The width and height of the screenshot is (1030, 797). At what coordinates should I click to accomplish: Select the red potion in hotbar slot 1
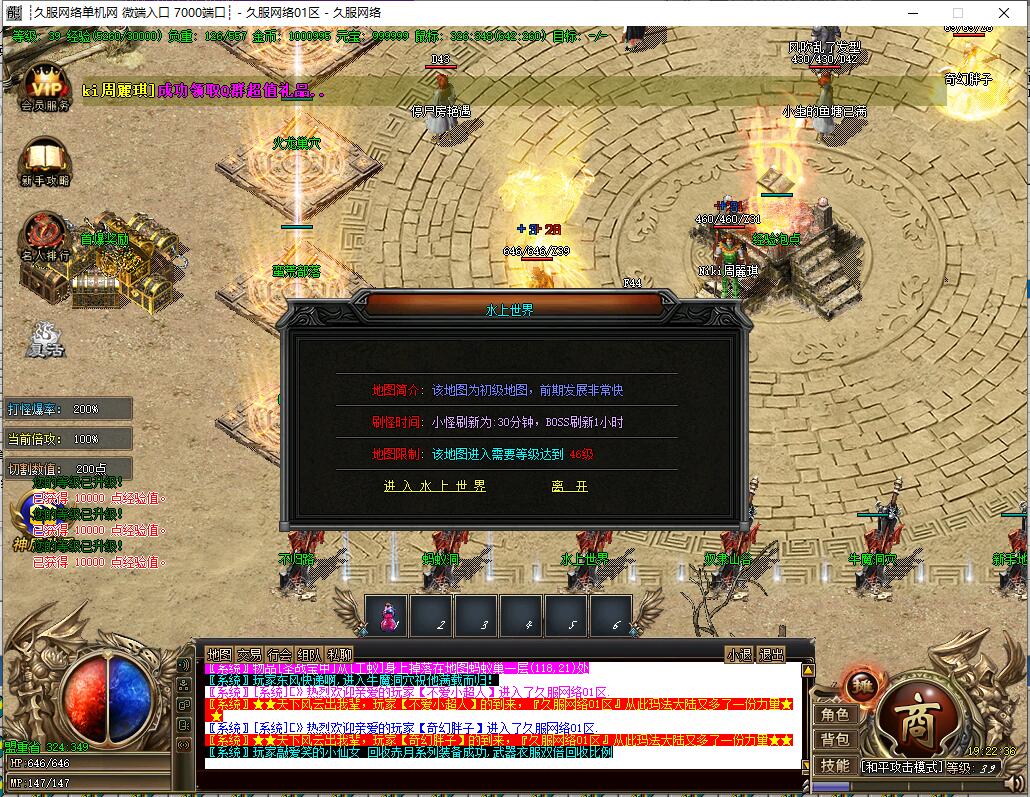click(386, 616)
